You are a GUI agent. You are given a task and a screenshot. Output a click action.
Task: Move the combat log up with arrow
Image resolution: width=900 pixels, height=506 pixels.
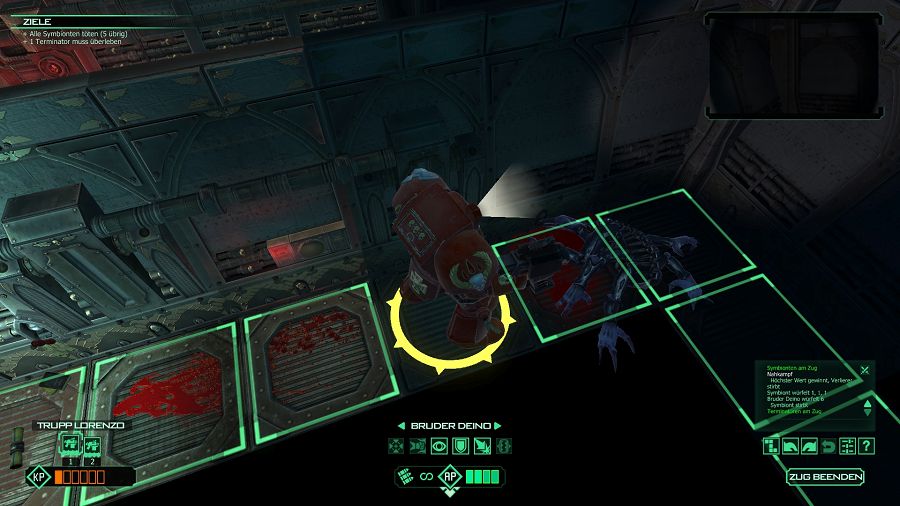point(867,402)
